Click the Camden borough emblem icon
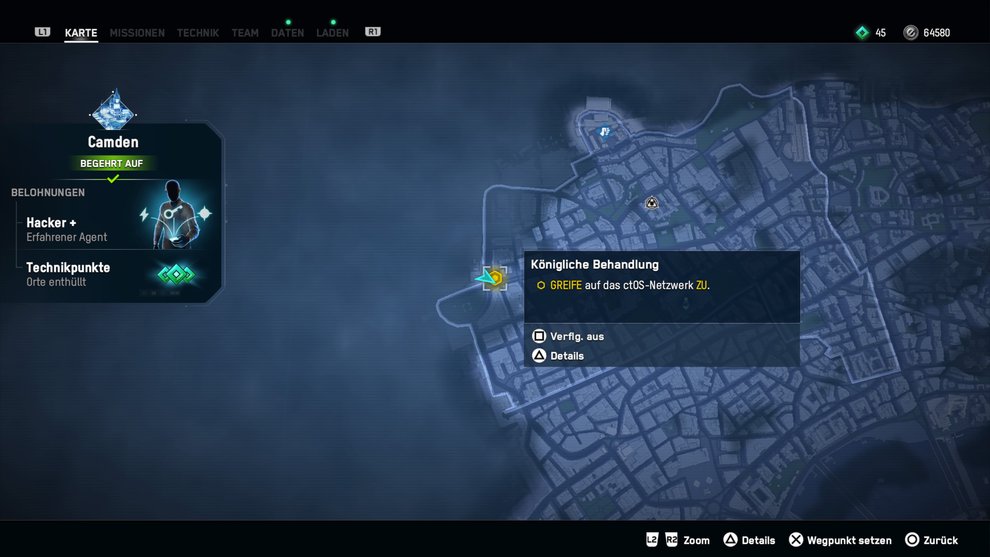990x557 pixels. pos(113,108)
